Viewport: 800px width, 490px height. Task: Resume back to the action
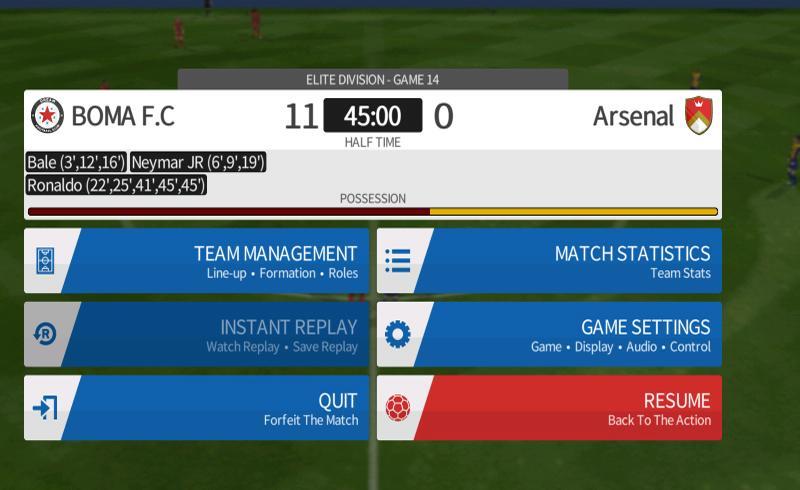549,408
